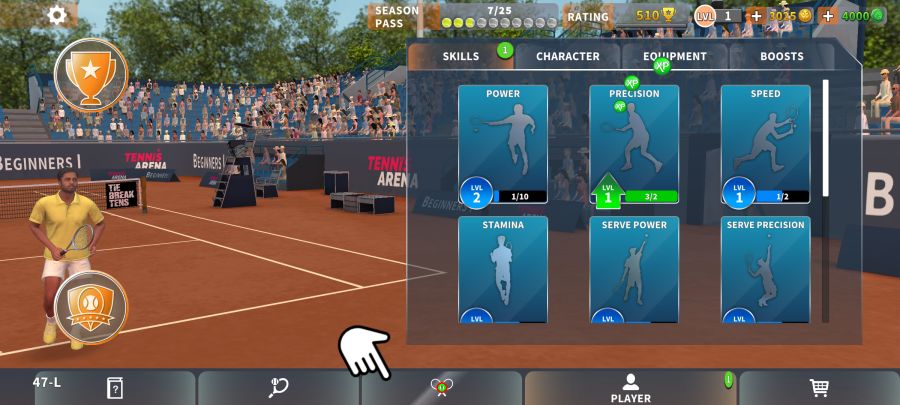Image resolution: width=900 pixels, height=405 pixels.
Task: Add more gold coins with plus button
Action: pos(756,16)
